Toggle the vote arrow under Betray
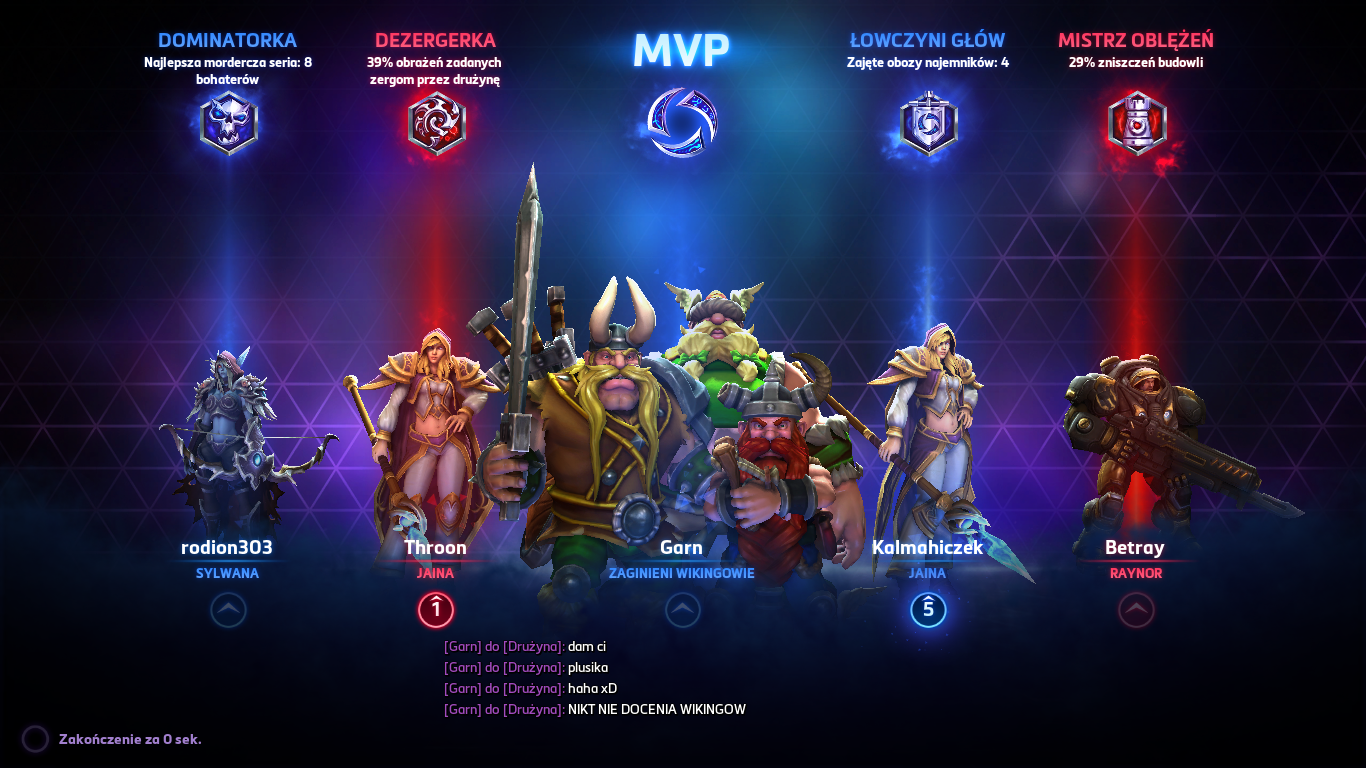The image size is (1366, 768). [x=1136, y=611]
